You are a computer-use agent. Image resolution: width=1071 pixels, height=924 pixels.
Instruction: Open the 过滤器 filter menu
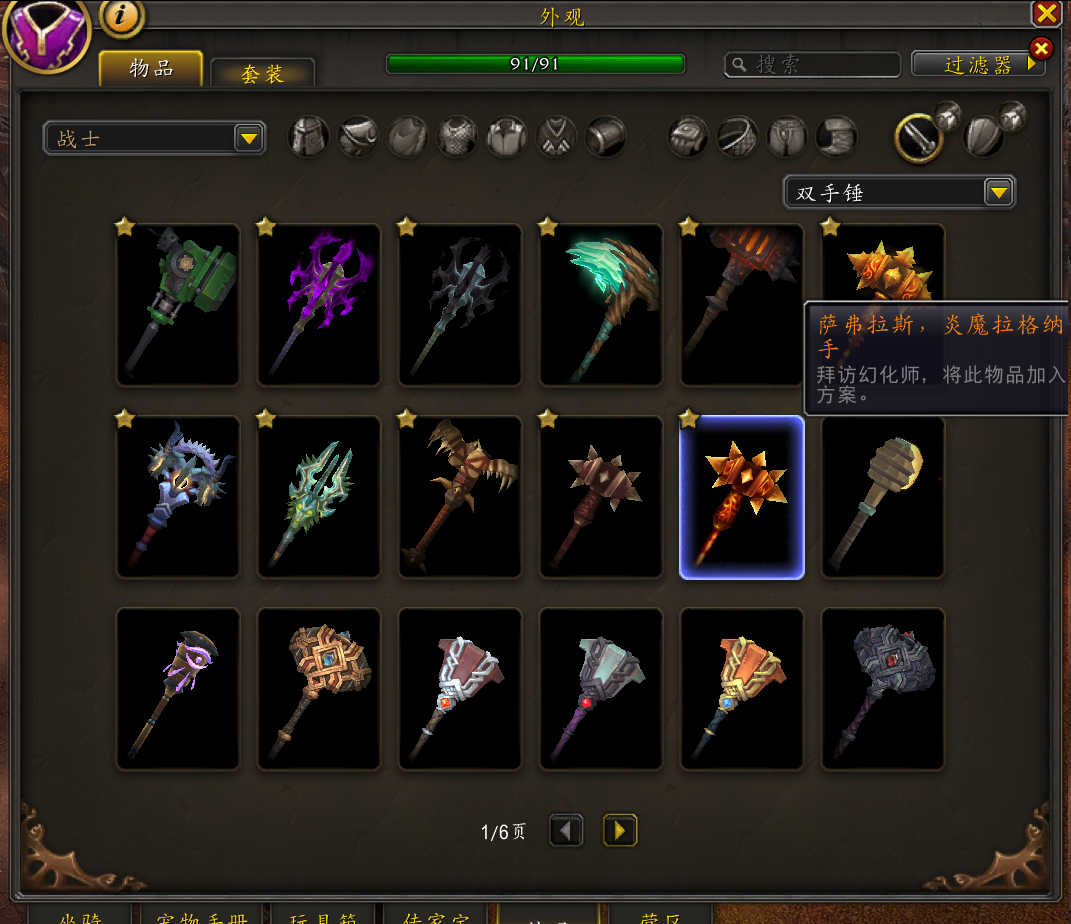[x=978, y=65]
